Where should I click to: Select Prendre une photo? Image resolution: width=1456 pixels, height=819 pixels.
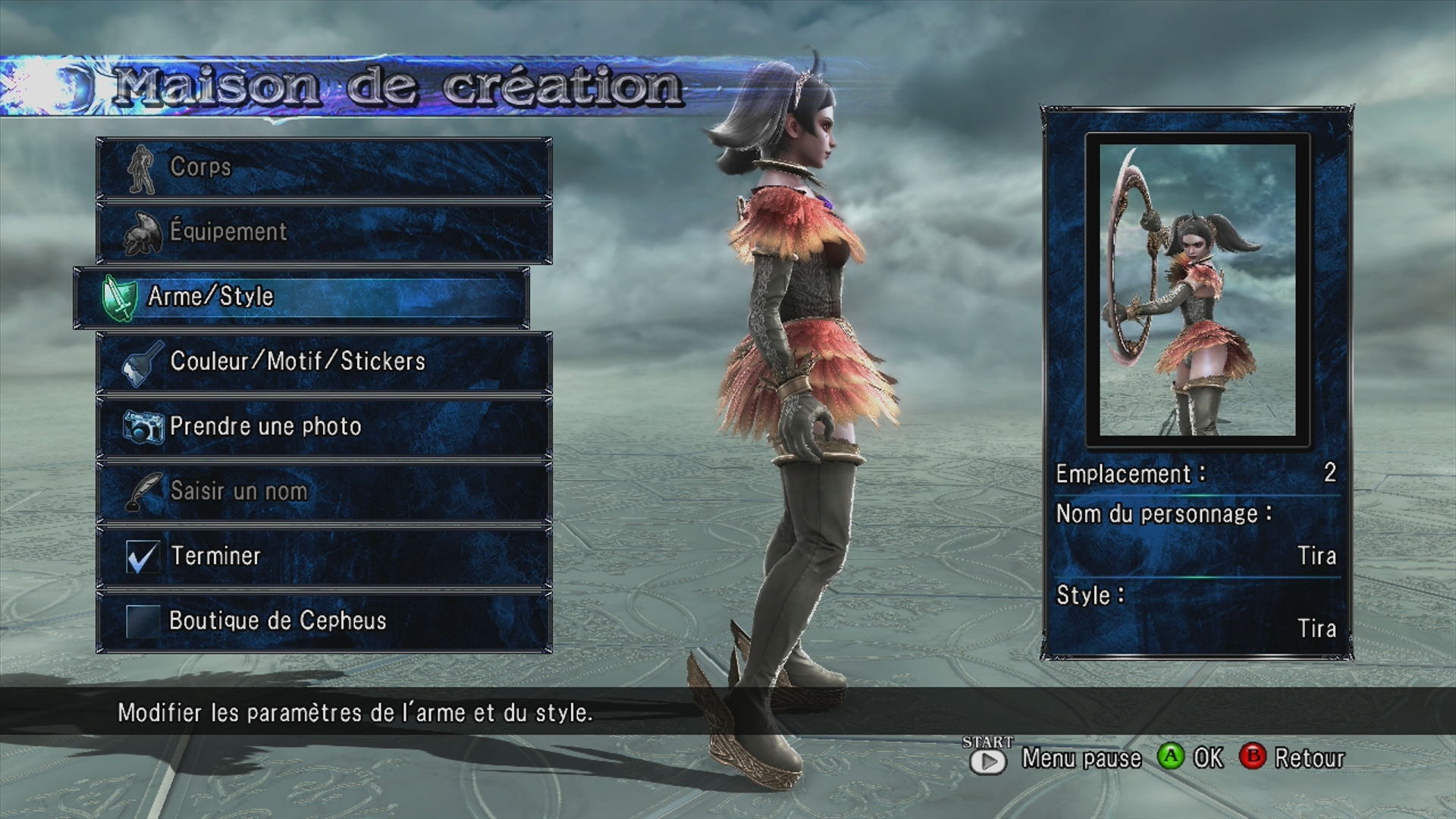[324, 427]
